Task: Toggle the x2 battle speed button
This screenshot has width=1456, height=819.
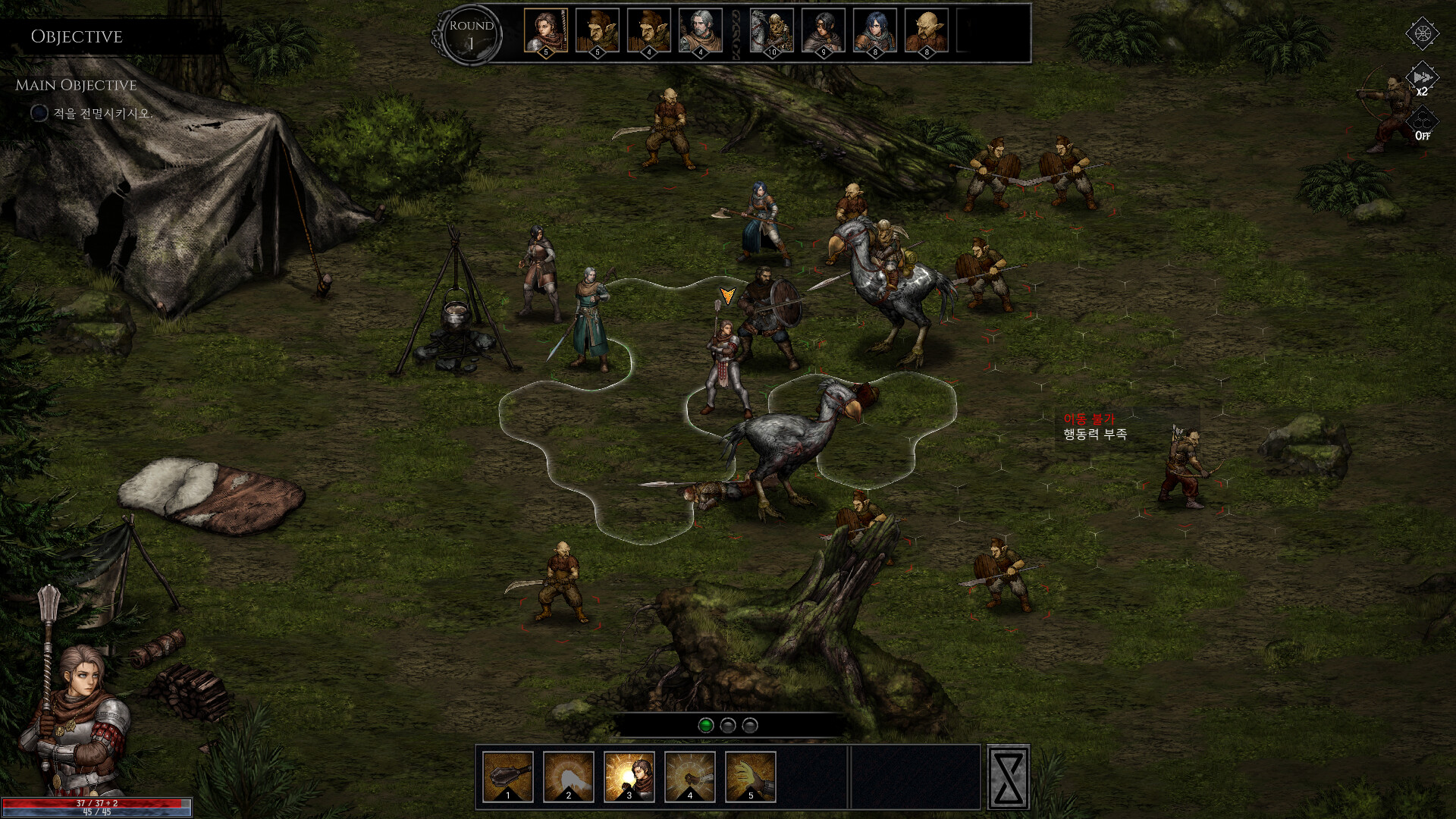Action: pyautogui.click(x=1422, y=79)
